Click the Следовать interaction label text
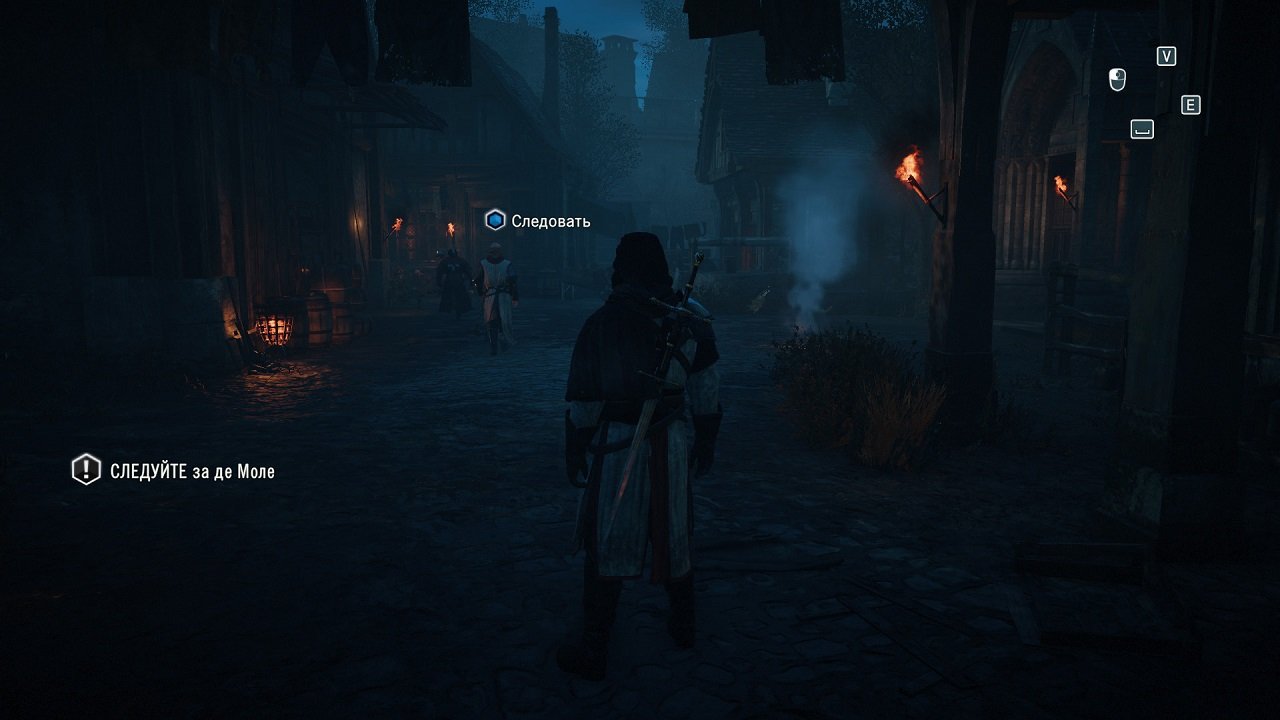The height and width of the screenshot is (720, 1280). tap(550, 220)
